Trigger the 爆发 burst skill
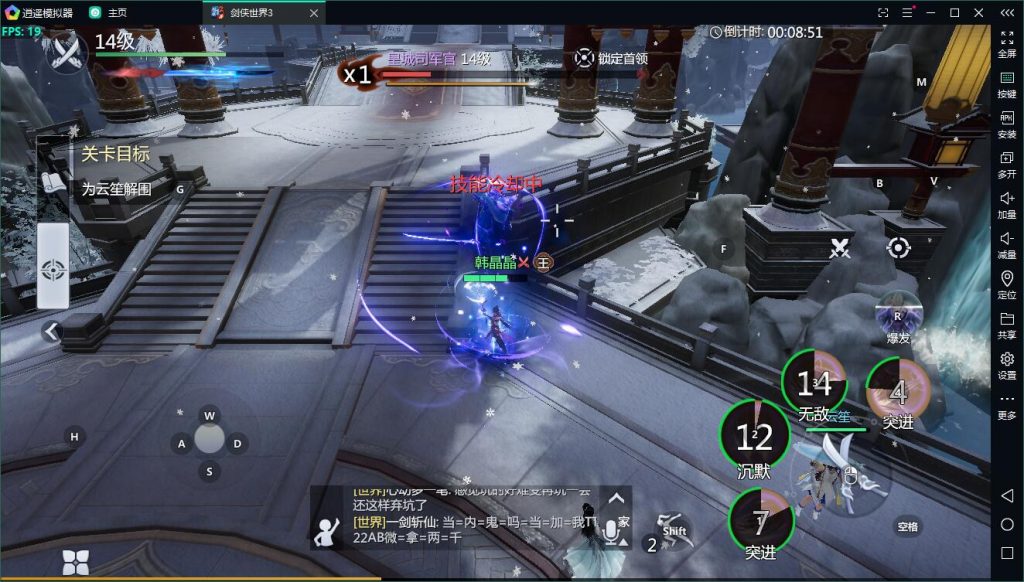The height and width of the screenshot is (582, 1024). [898, 317]
